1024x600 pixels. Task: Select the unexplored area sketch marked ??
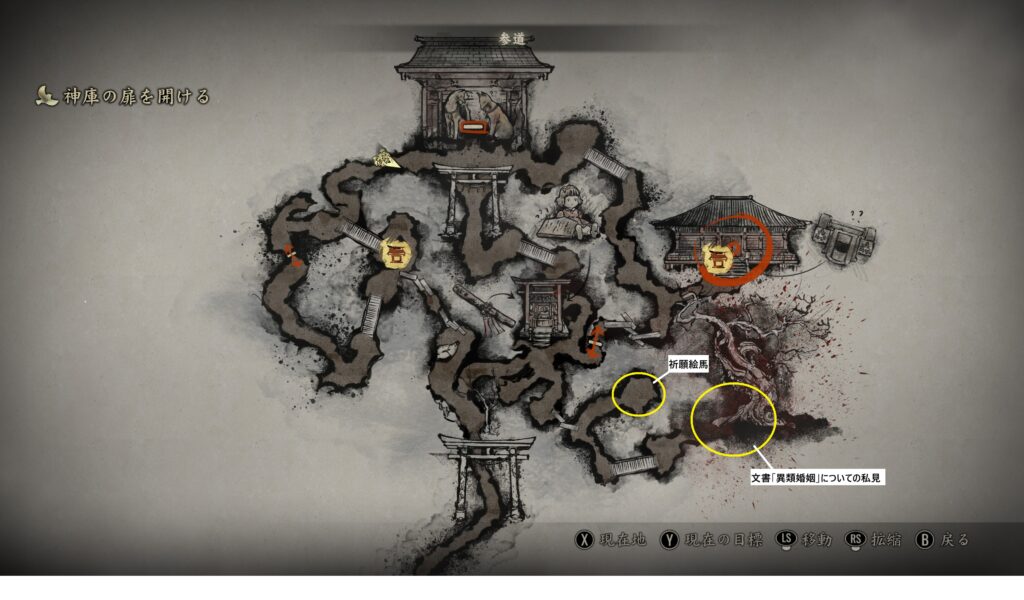coord(845,237)
